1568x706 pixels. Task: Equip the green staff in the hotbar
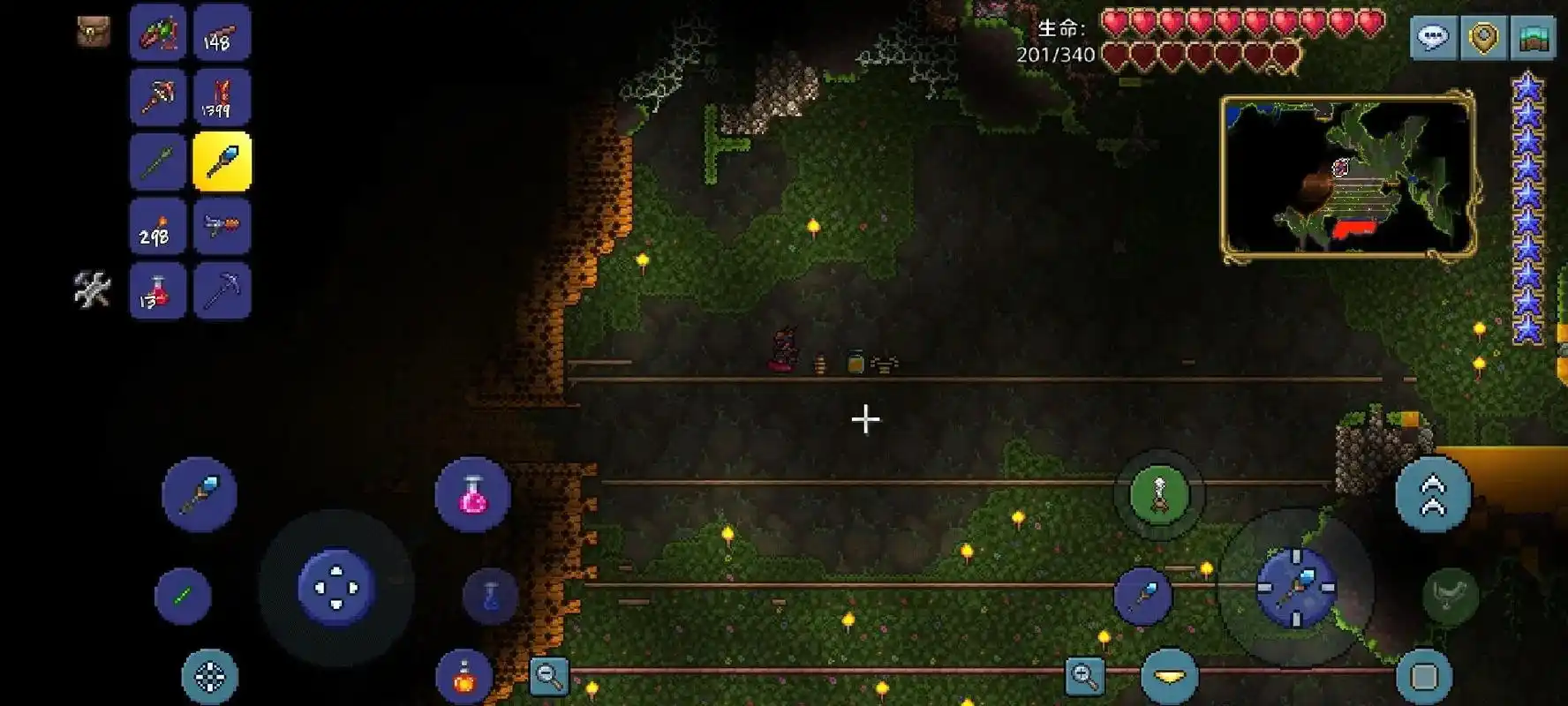tap(157, 162)
